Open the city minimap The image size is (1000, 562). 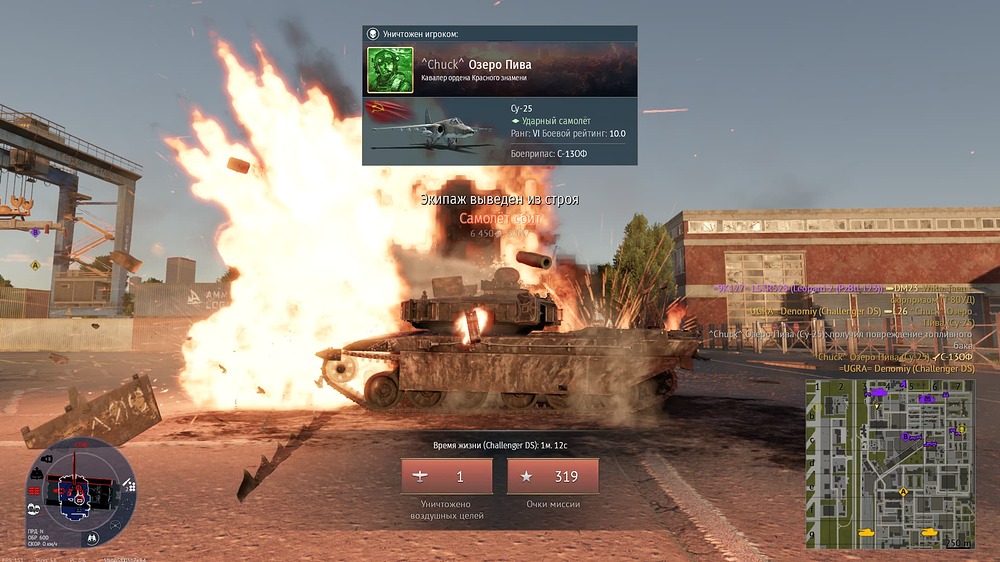[890, 463]
